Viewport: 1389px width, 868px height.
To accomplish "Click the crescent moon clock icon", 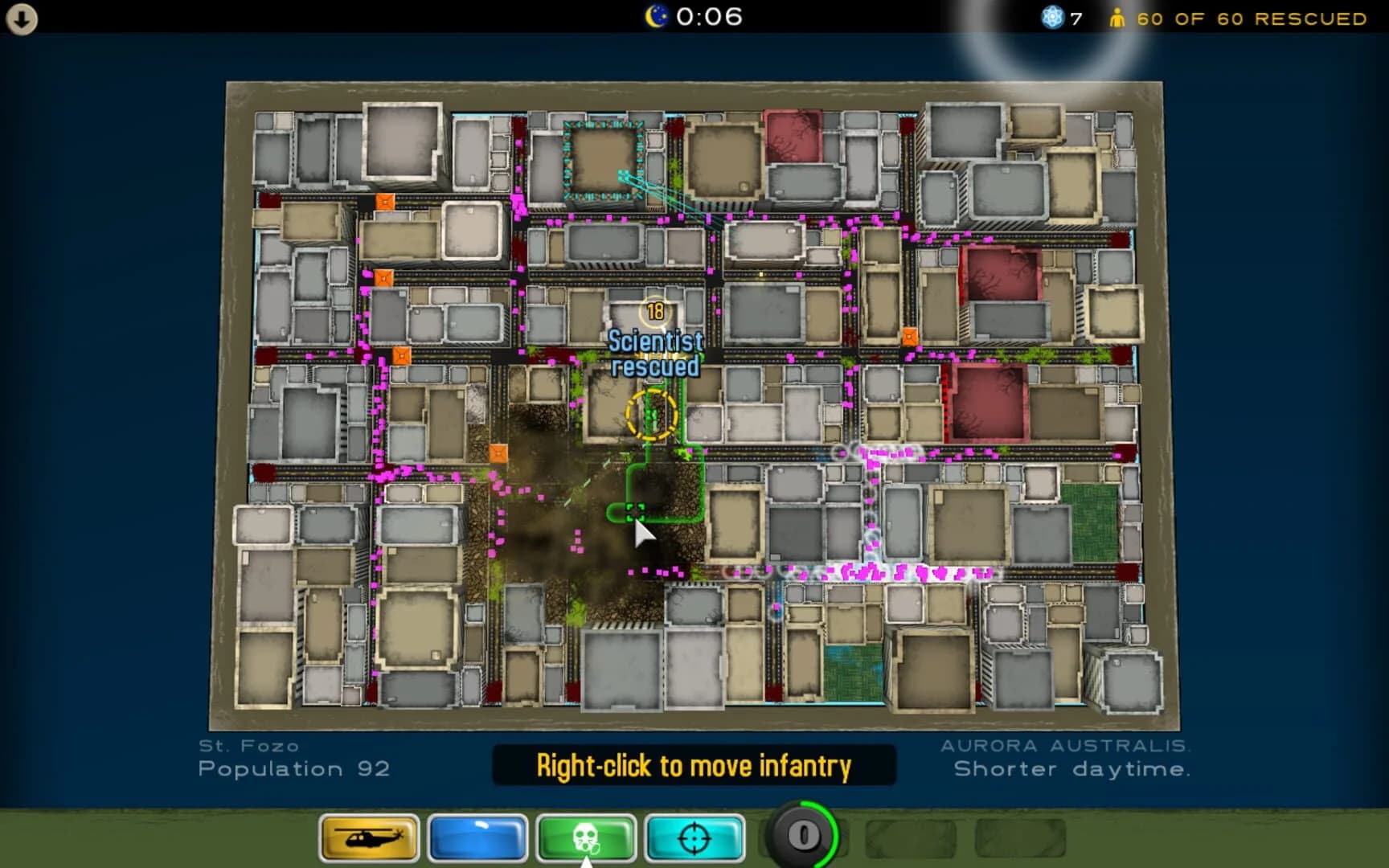I will [655, 16].
